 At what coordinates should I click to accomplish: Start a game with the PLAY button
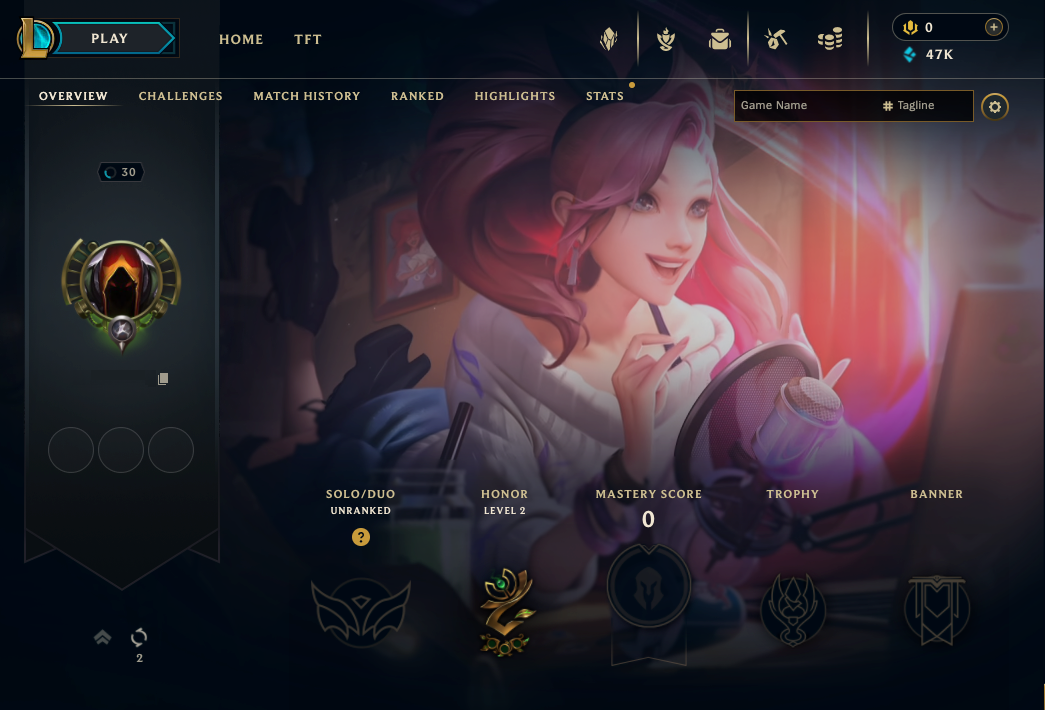(x=110, y=39)
